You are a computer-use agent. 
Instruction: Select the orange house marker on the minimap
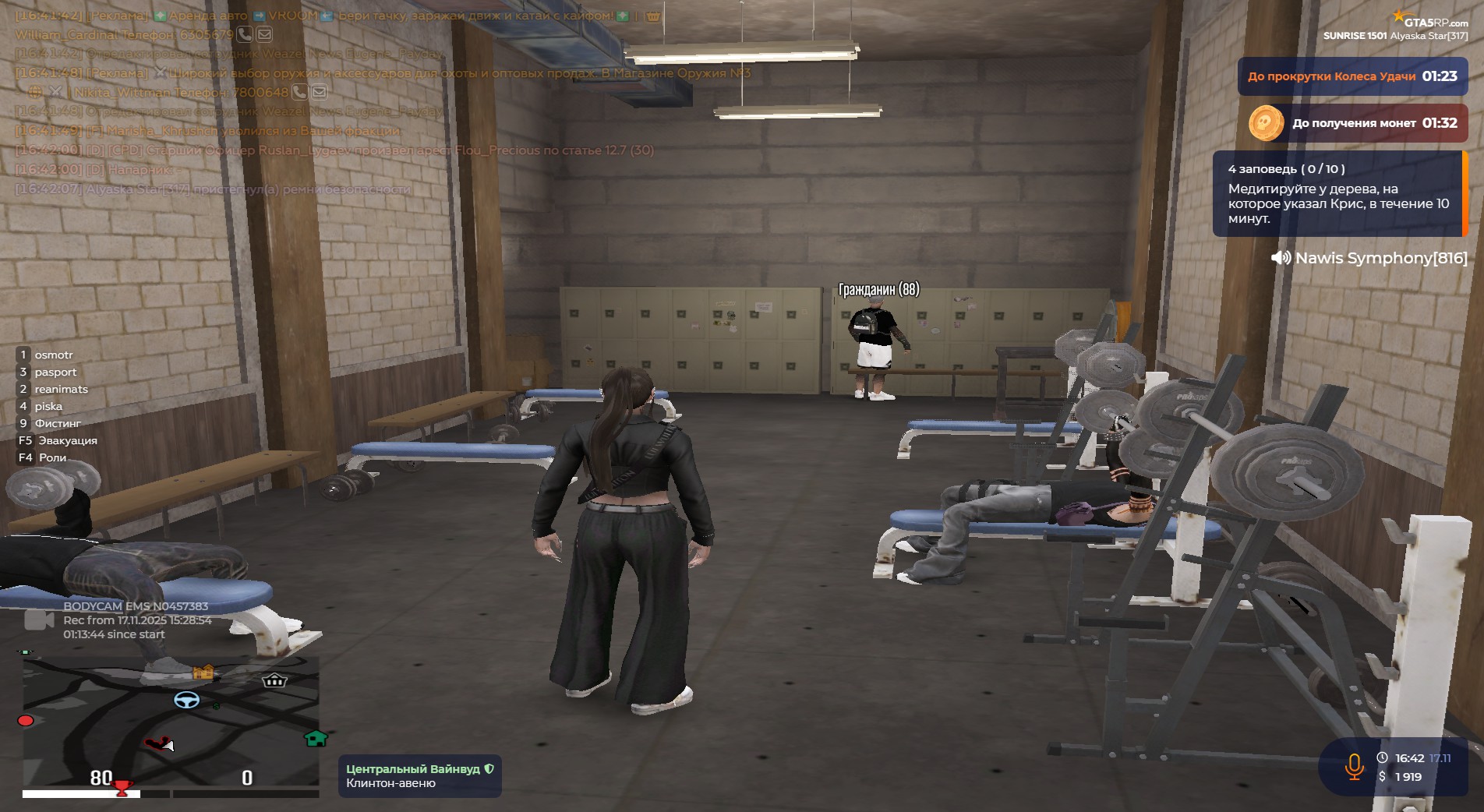203,672
